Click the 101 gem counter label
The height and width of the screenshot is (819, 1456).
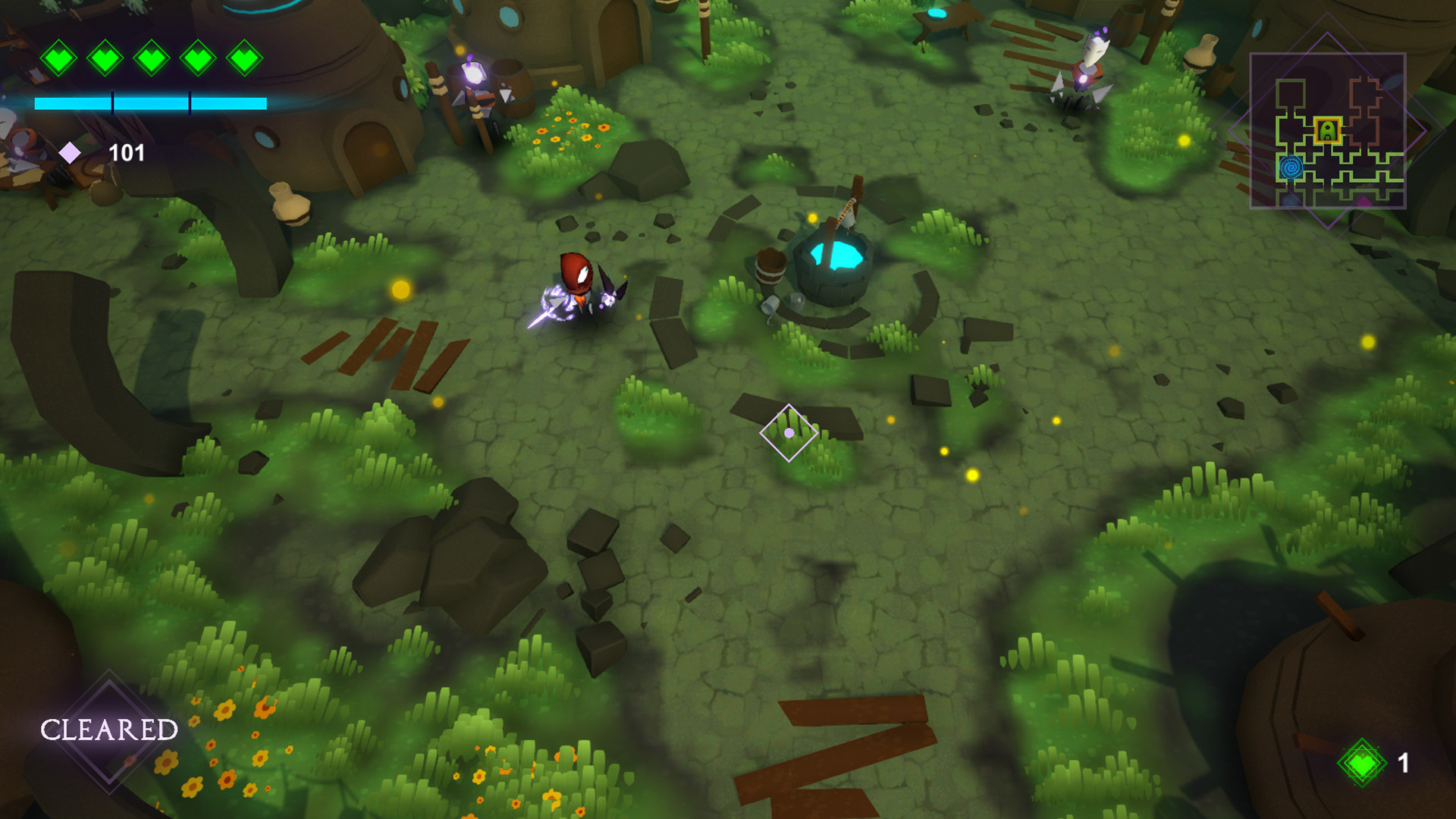pyautogui.click(x=127, y=153)
